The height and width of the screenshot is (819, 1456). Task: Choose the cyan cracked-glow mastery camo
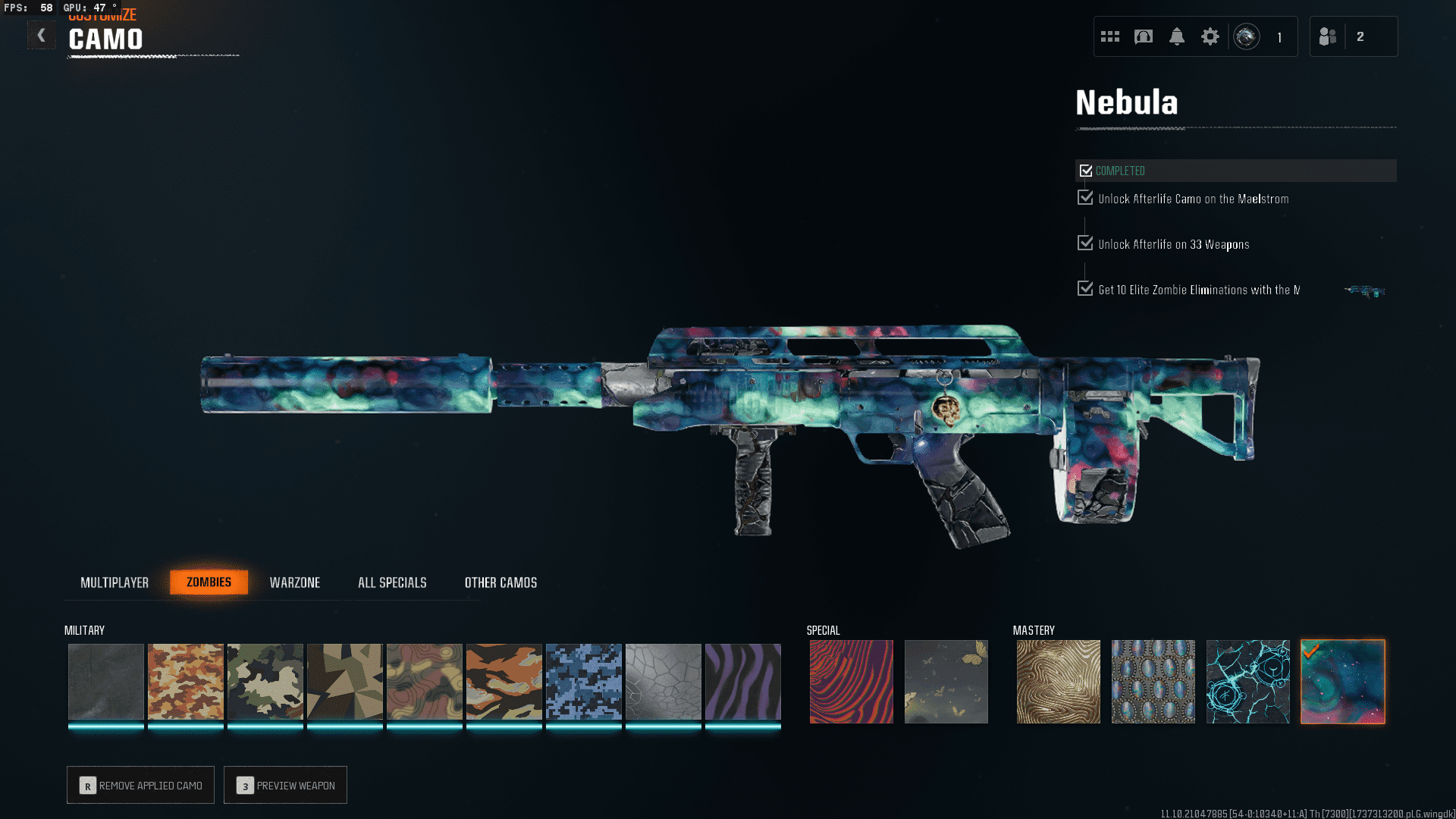(1247, 682)
